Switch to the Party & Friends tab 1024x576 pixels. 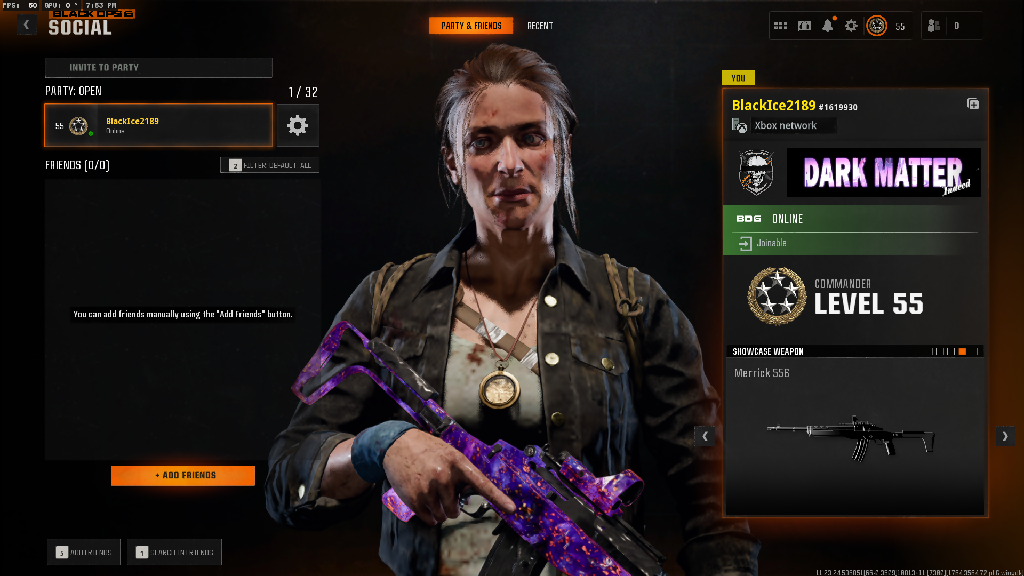coord(471,25)
